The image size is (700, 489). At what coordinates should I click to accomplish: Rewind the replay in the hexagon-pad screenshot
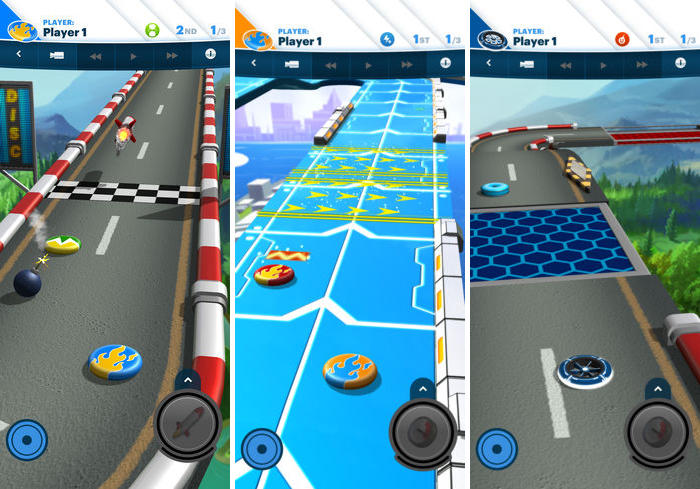[x=566, y=63]
